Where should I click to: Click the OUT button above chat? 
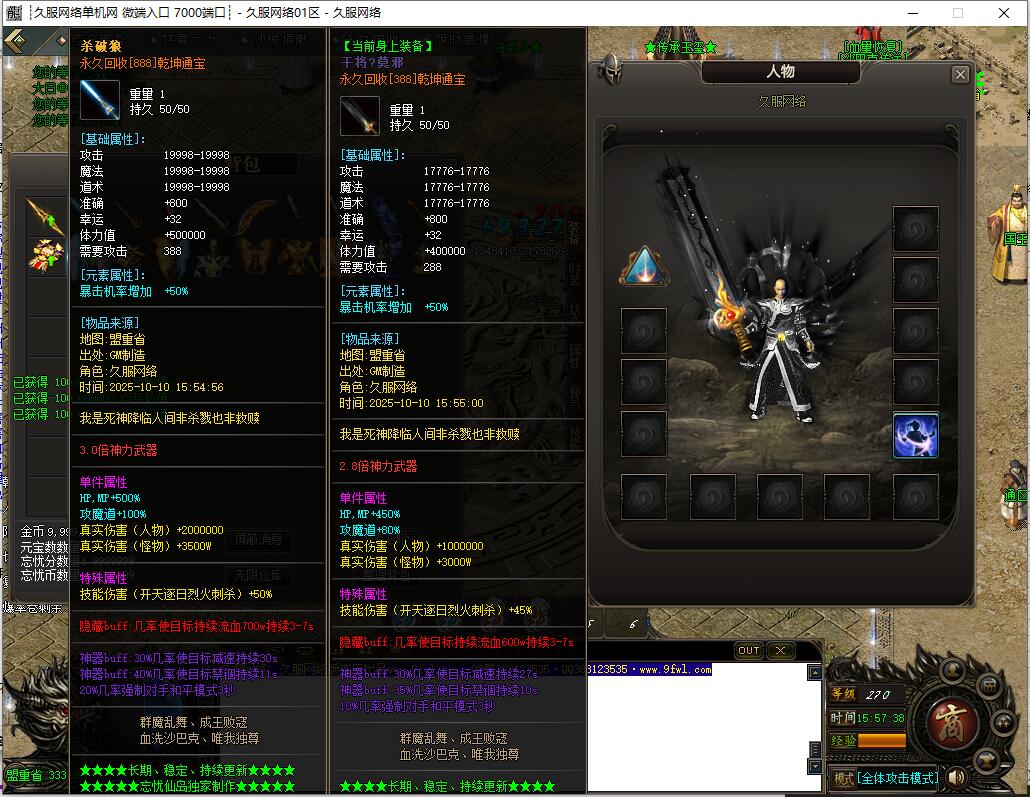(x=749, y=650)
